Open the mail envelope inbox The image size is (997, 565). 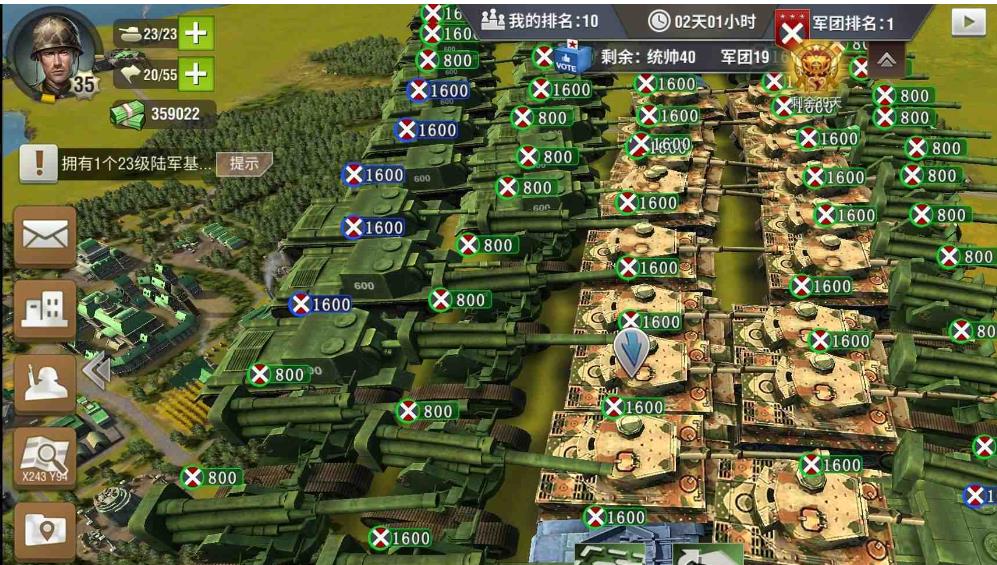coord(45,236)
